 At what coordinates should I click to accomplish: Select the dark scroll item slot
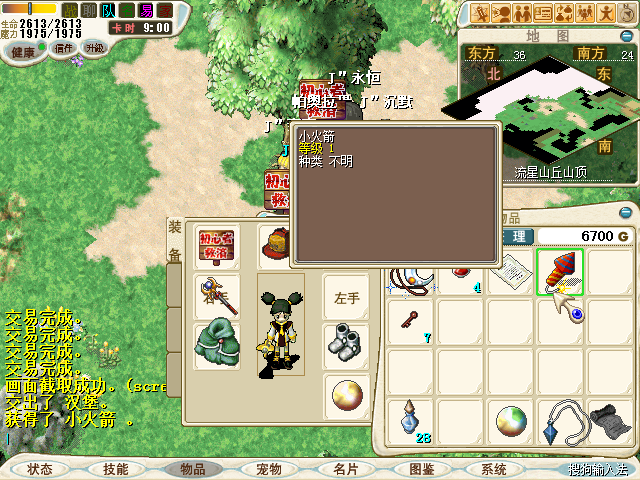pos(610,421)
